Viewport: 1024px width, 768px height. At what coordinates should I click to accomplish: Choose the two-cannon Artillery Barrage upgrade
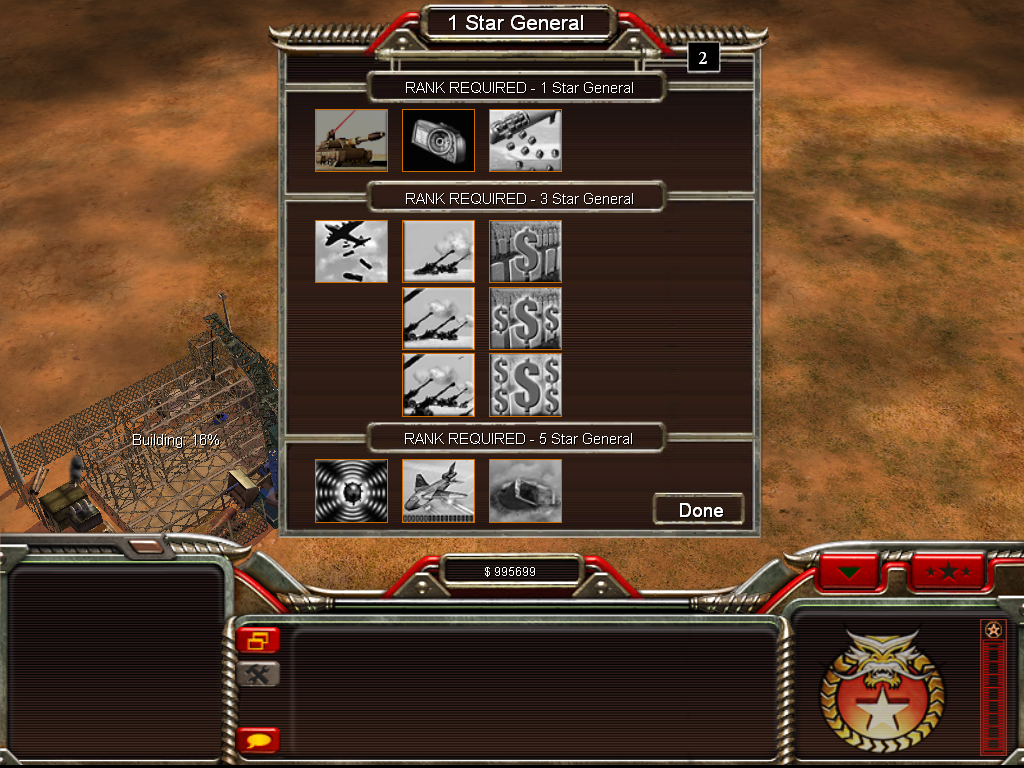[438, 318]
